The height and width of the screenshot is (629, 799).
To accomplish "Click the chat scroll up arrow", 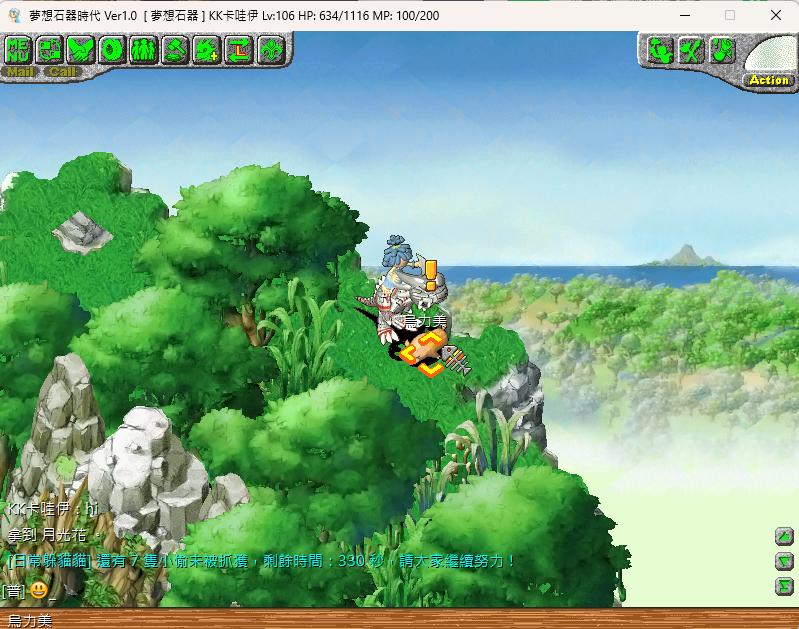I will pos(785,536).
